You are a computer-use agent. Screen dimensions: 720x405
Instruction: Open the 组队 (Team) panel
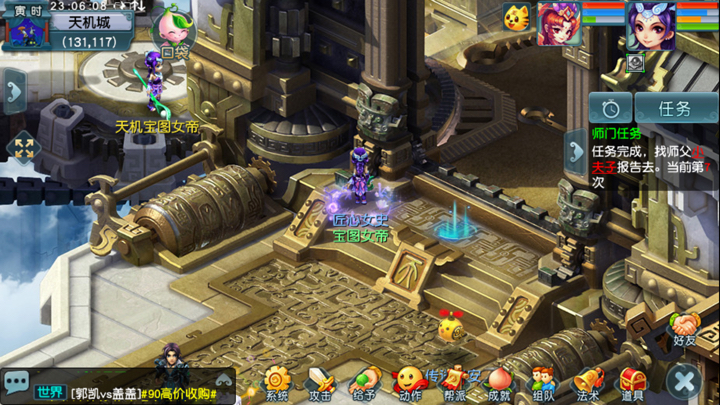pyautogui.click(x=543, y=382)
